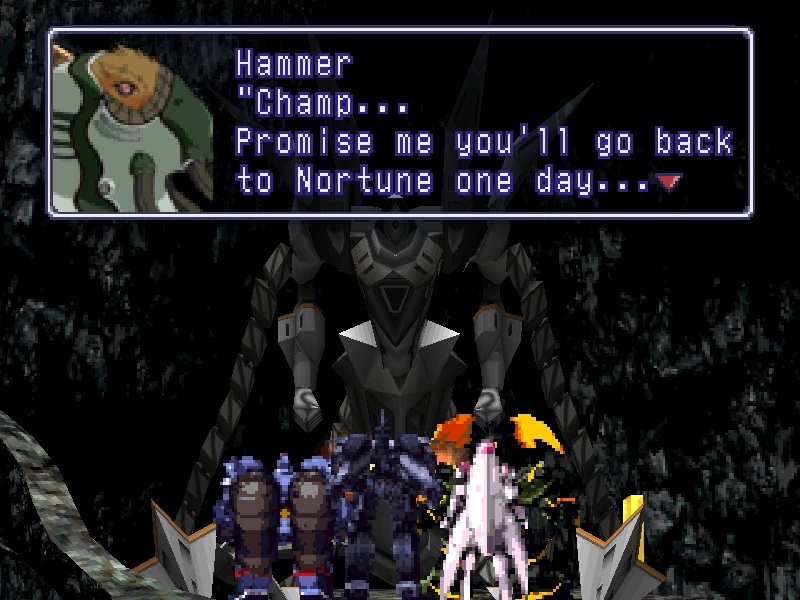Advance dialogue with the red arrow
Screen dimensions: 800x600
point(670,182)
